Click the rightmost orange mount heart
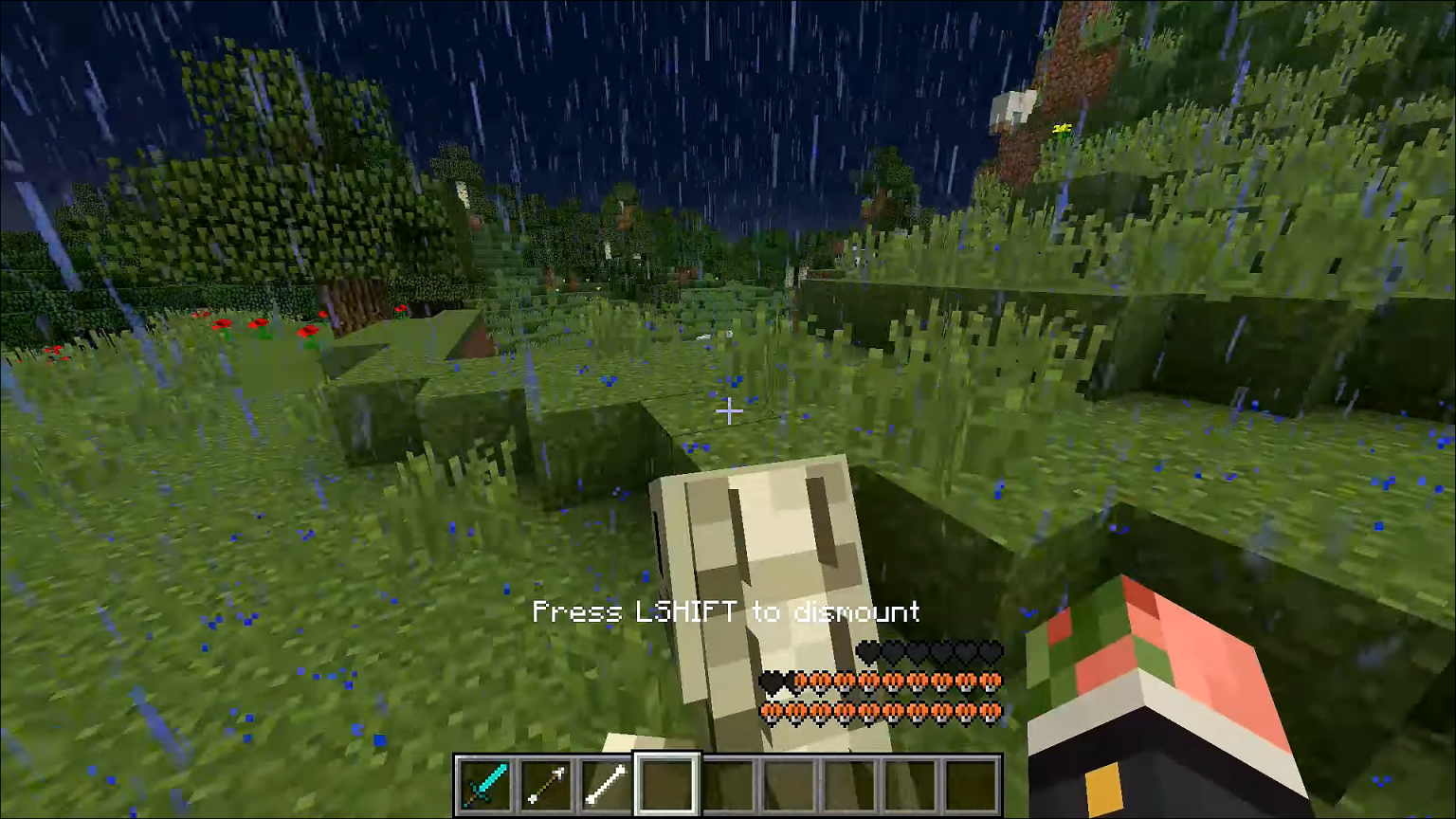Screen dimensions: 1456x819 coord(992,682)
